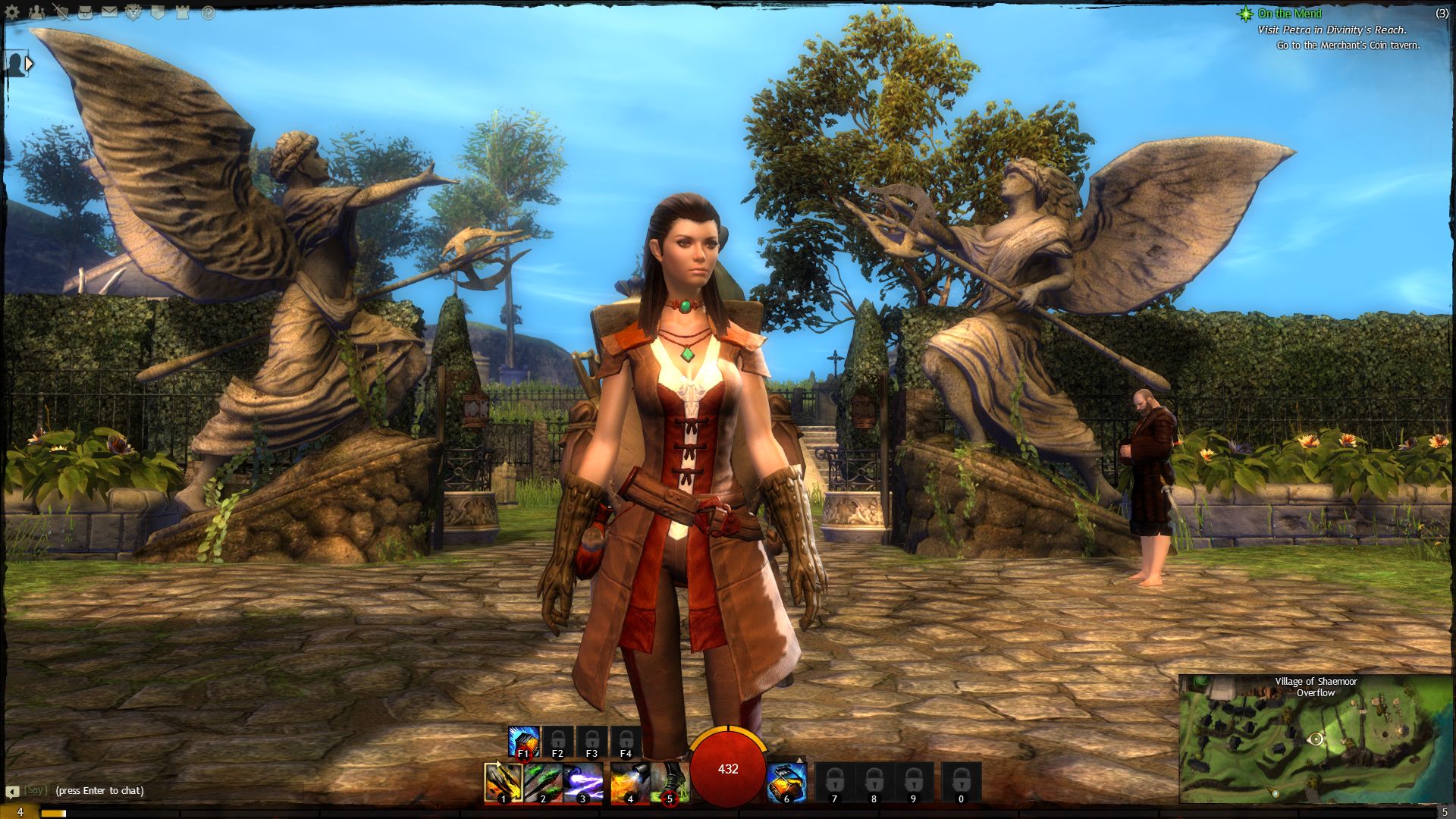This screenshot has height=819, width=1456.
Task: Use skill 5 glue boot ability
Action: [x=669, y=782]
